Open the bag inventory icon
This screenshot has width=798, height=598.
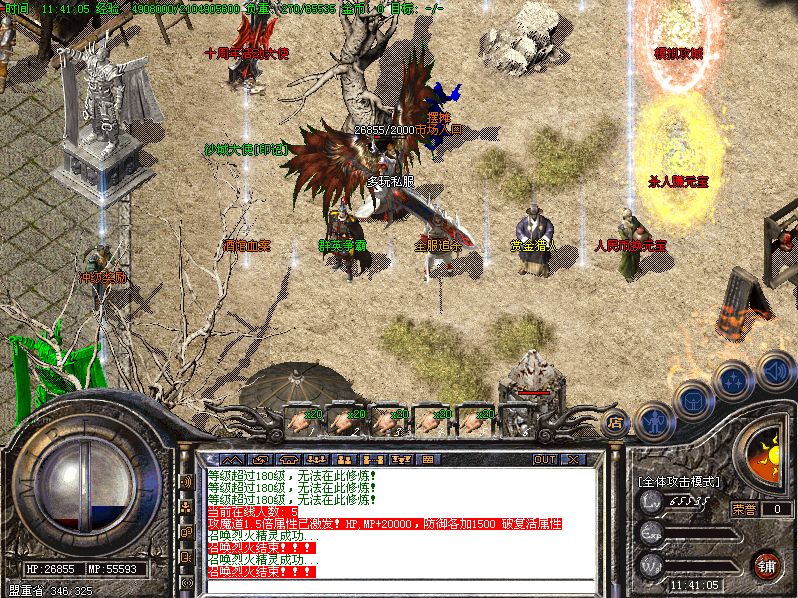(x=694, y=401)
